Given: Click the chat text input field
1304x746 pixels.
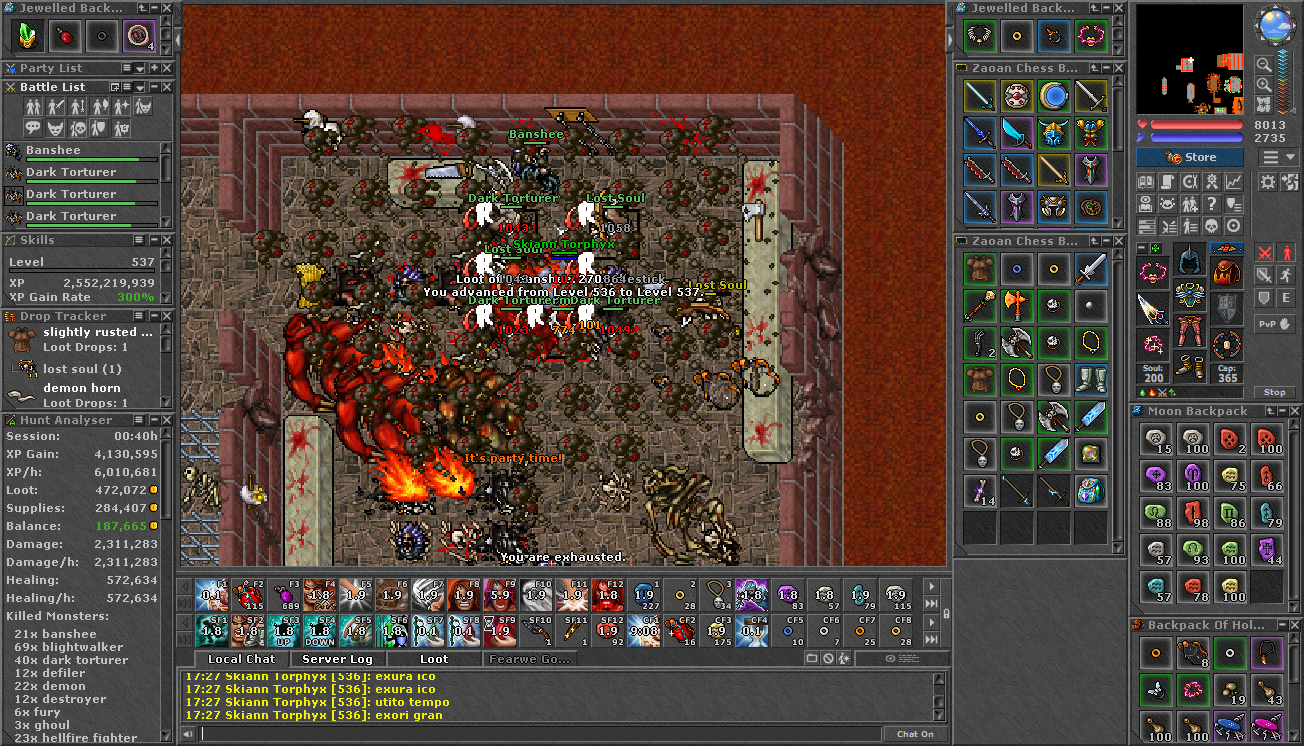Looking at the screenshot, I should click(x=540, y=734).
